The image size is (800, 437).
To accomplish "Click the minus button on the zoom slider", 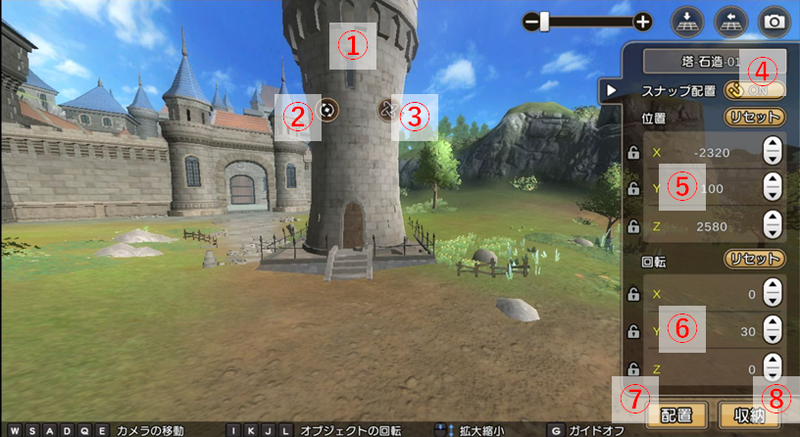I will coord(530,21).
